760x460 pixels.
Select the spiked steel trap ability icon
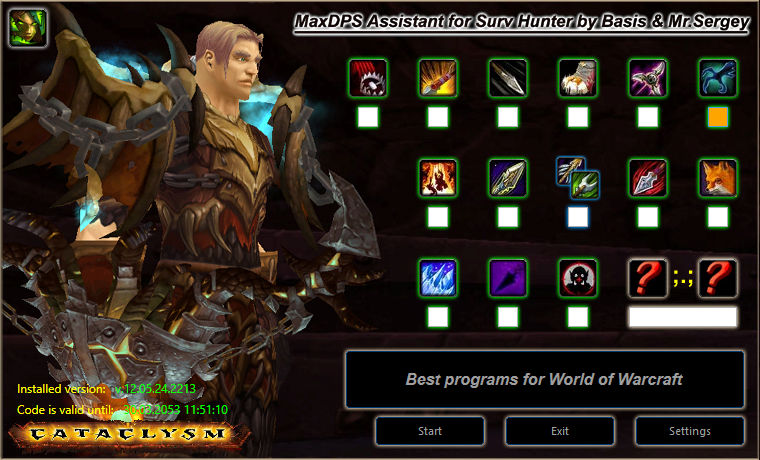[368, 78]
